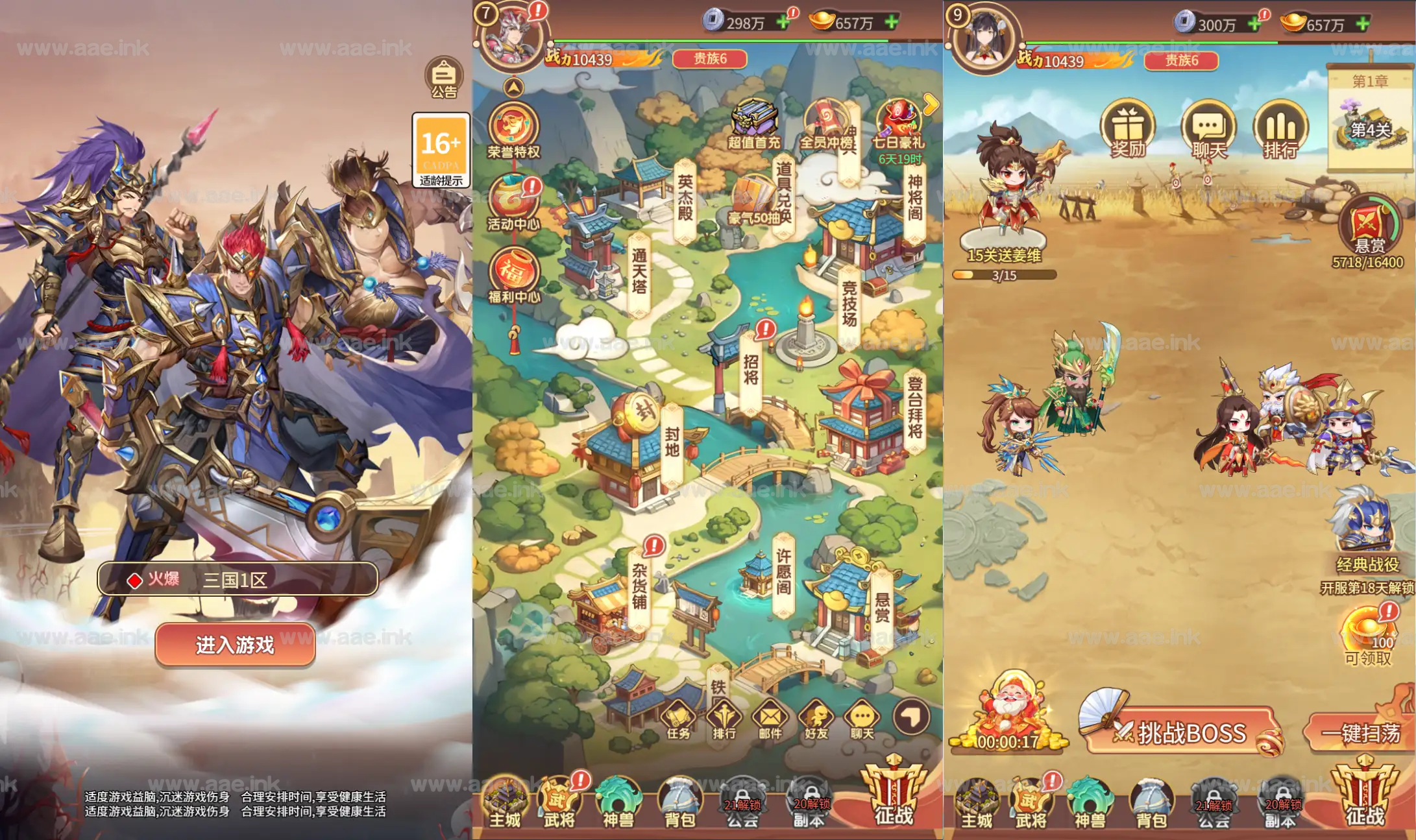
Task: Enter the 竞技场 arena building
Action: pyautogui.click(x=851, y=305)
